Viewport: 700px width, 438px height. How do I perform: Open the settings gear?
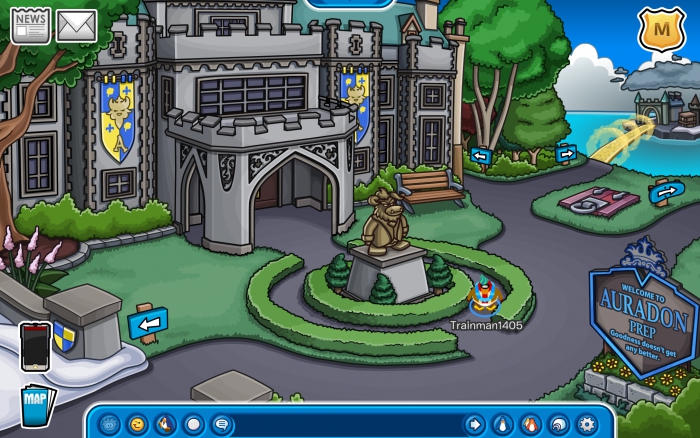(x=587, y=424)
